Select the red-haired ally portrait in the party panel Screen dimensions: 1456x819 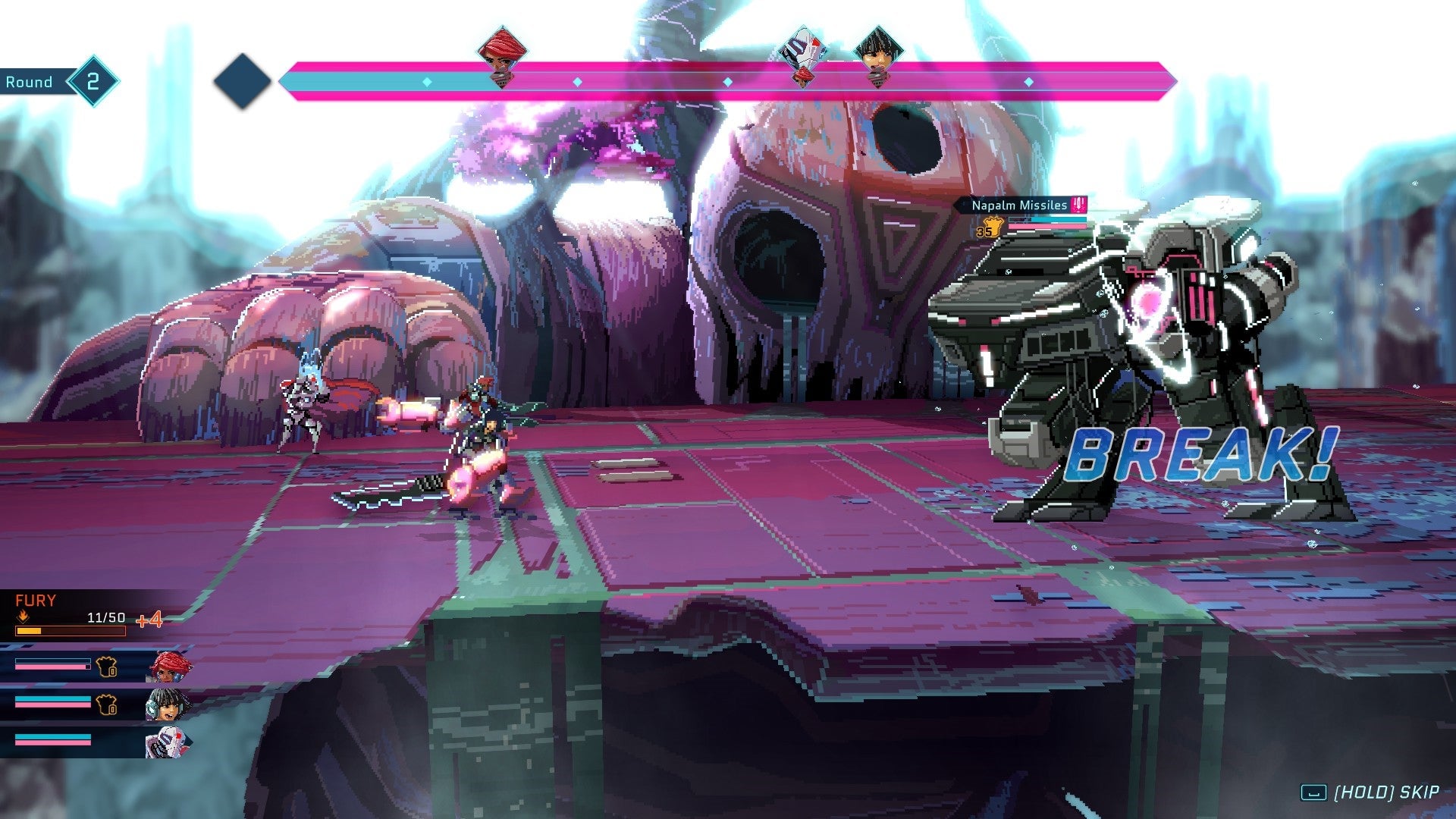click(168, 667)
